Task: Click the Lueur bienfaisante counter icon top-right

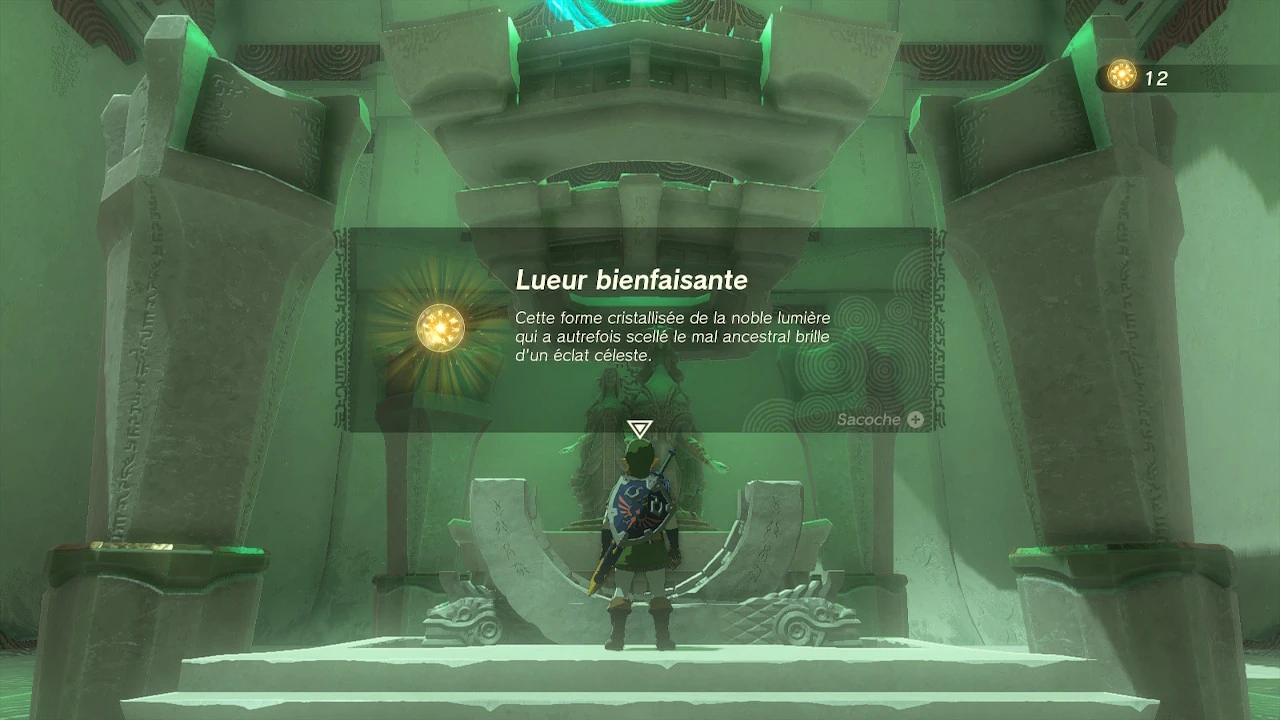Action: [x=1121, y=72]
